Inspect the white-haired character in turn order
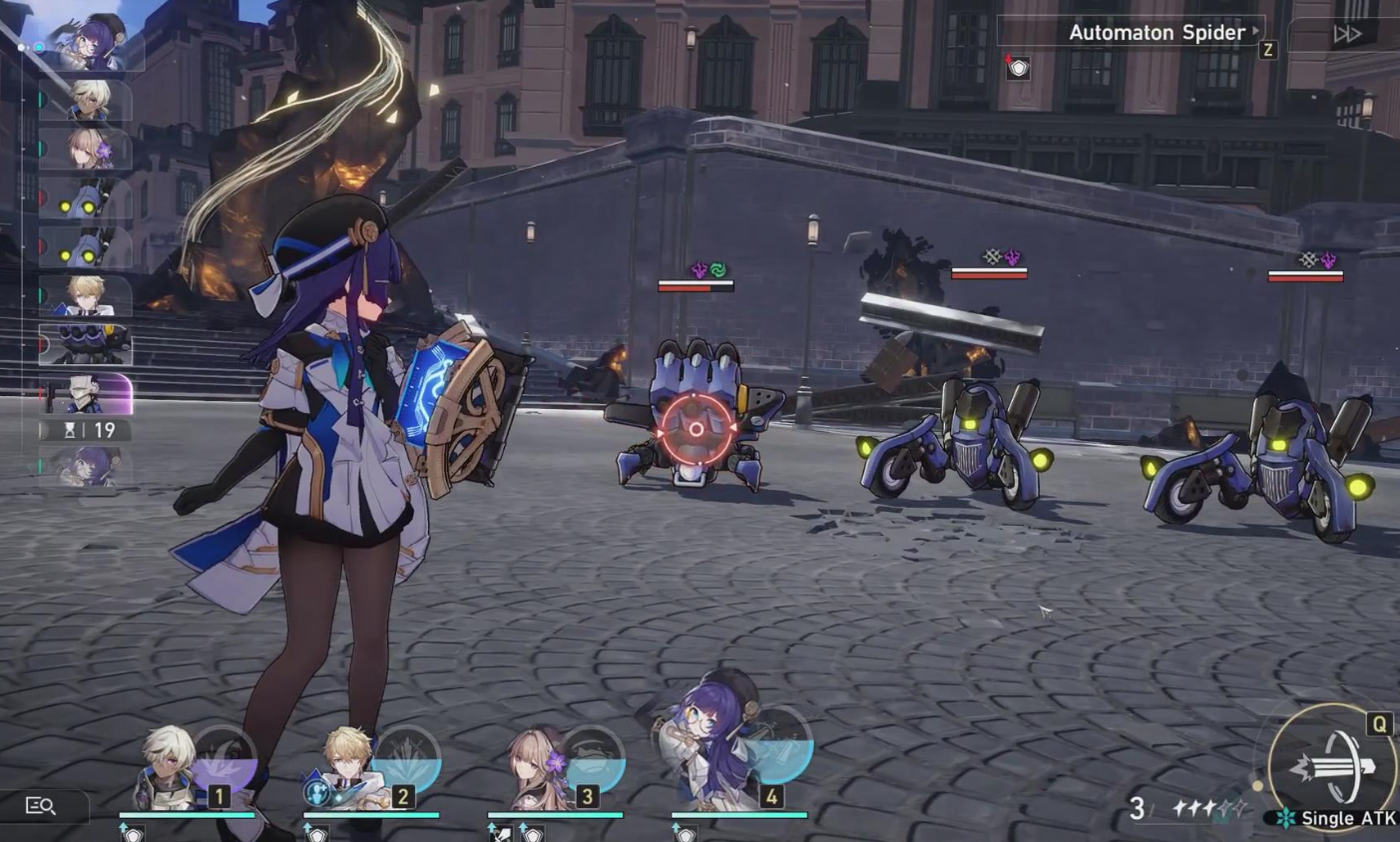 pos(88,100)
